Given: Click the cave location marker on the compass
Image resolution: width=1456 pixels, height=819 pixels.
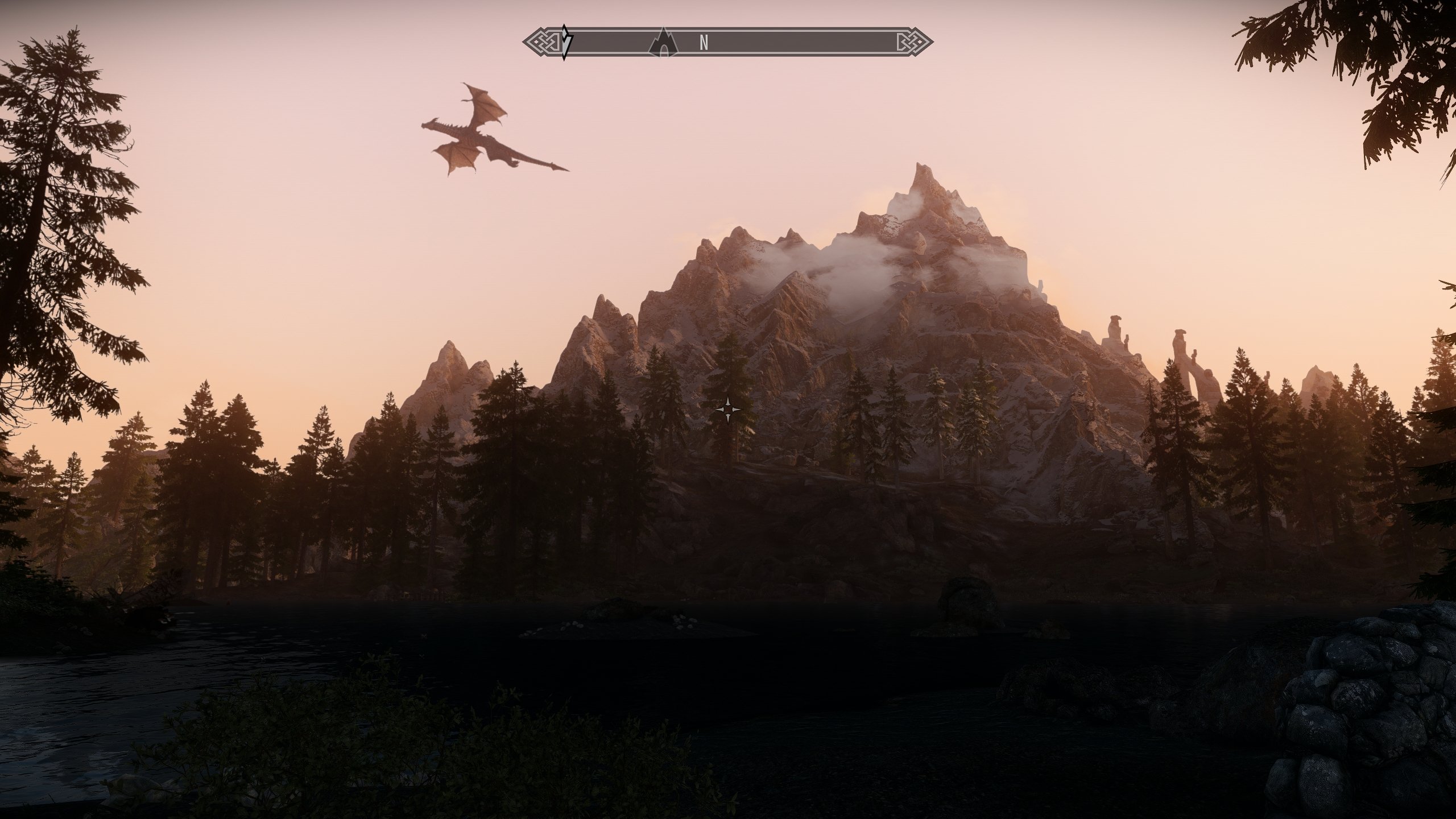Looking at the screenshot, I should point(663,43).
